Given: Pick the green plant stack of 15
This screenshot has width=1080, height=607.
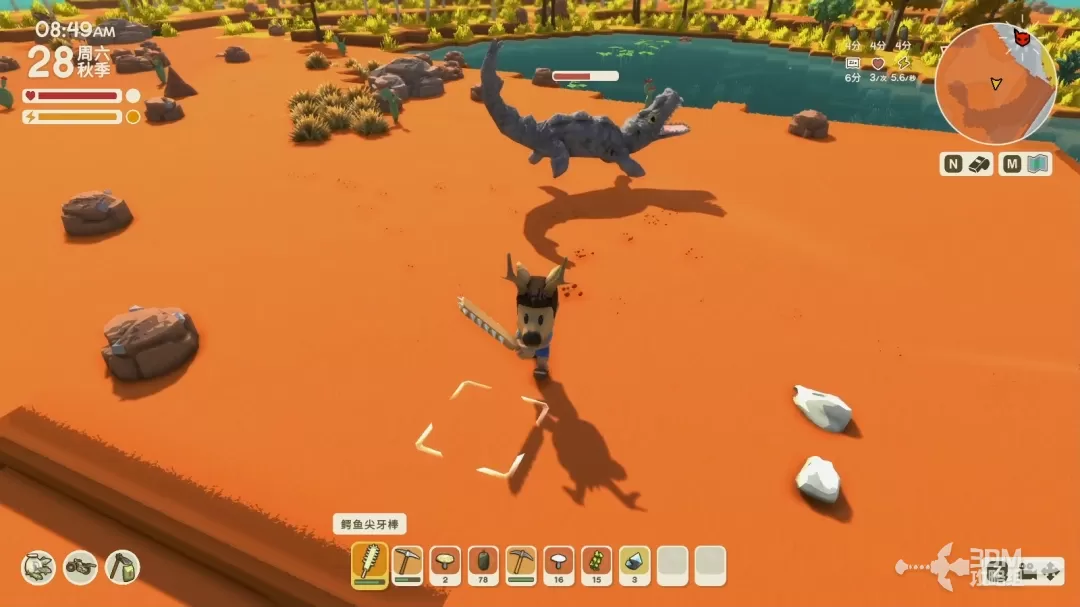Looking at the screenshot, I should 597,565.
